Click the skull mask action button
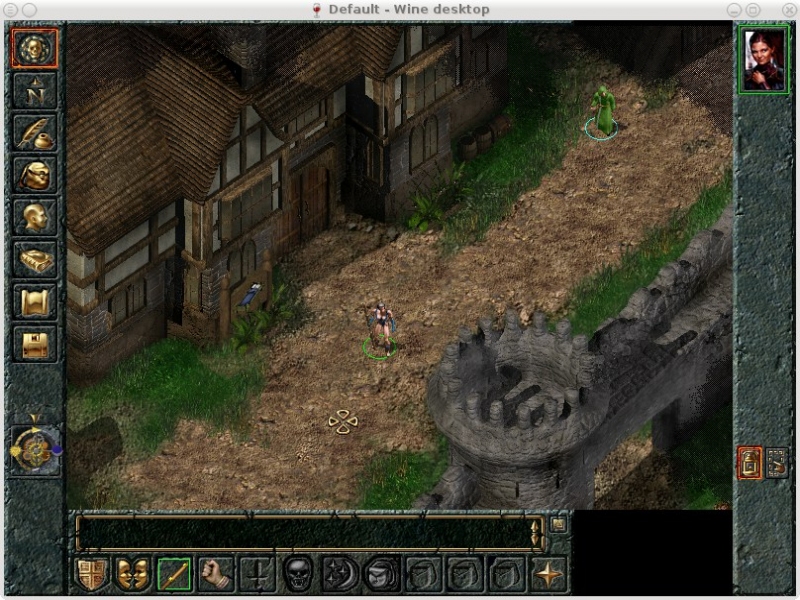This screenshot has width=800, height=600. tap(299, 574)
